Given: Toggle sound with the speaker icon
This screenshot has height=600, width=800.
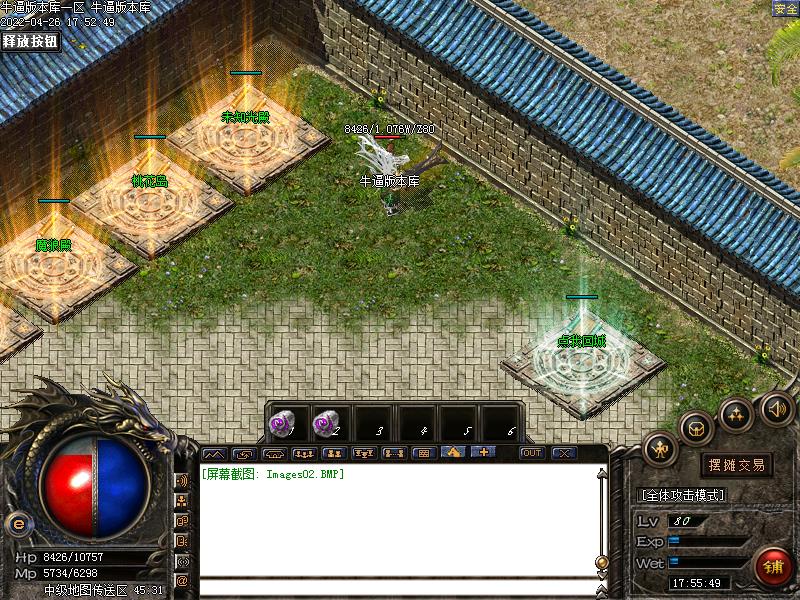Looking at the screenshot, I should (777, 408).
